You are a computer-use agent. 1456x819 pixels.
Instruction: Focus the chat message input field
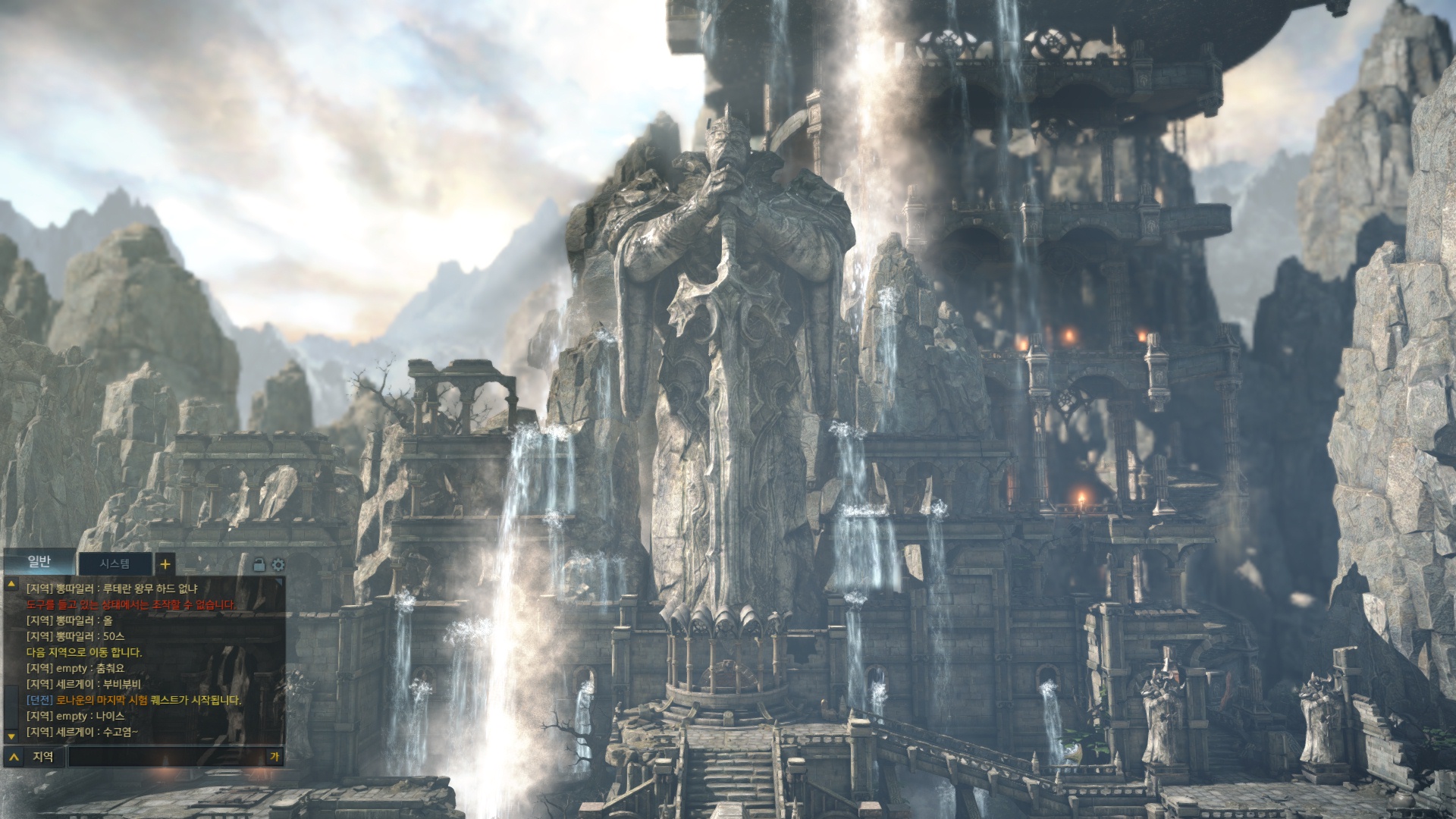pyautogui.click(x=167, y=756)
